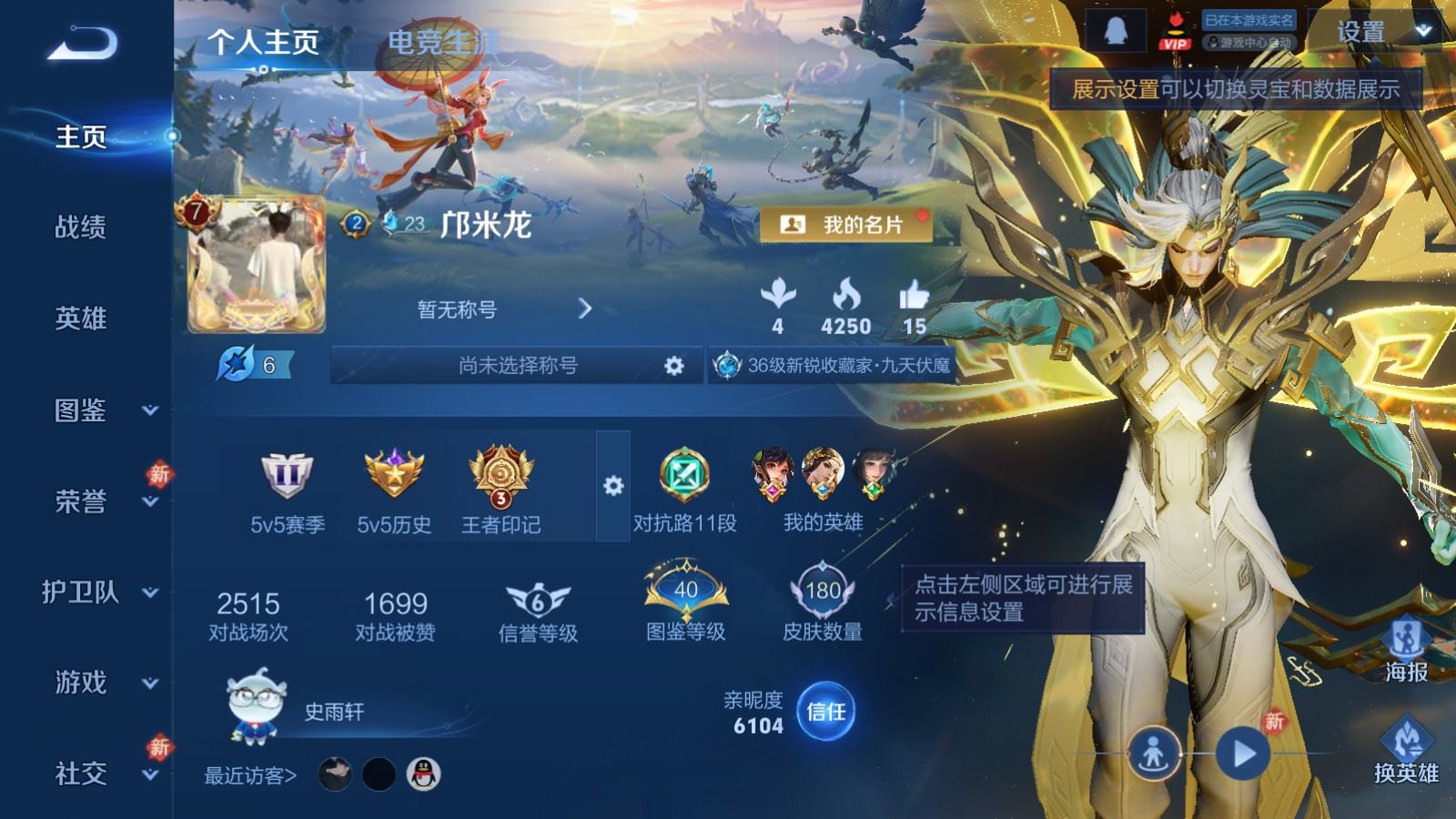Open 我的名片 card button

pos(845,225)
